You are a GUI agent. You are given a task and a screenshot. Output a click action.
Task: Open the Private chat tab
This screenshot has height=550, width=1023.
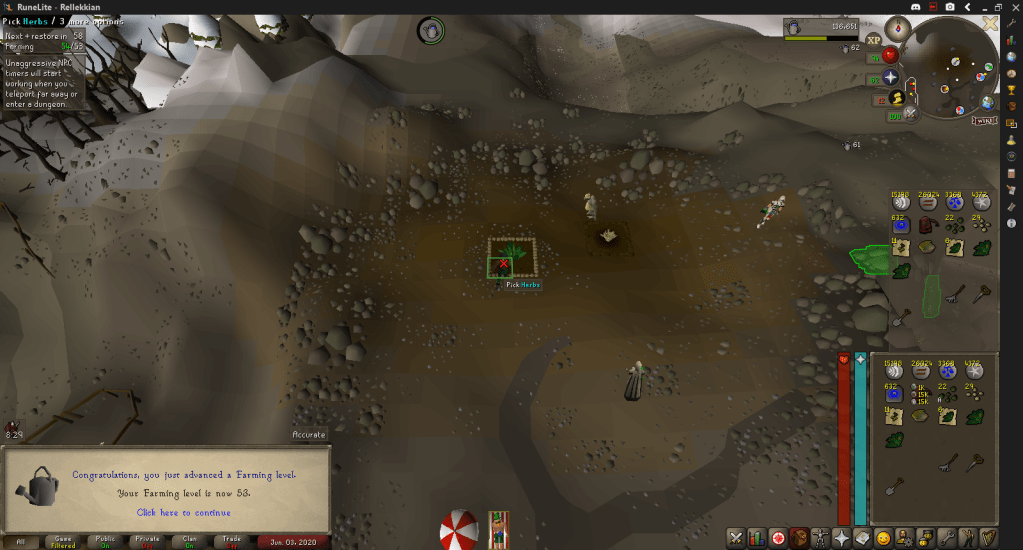point(147,541)
